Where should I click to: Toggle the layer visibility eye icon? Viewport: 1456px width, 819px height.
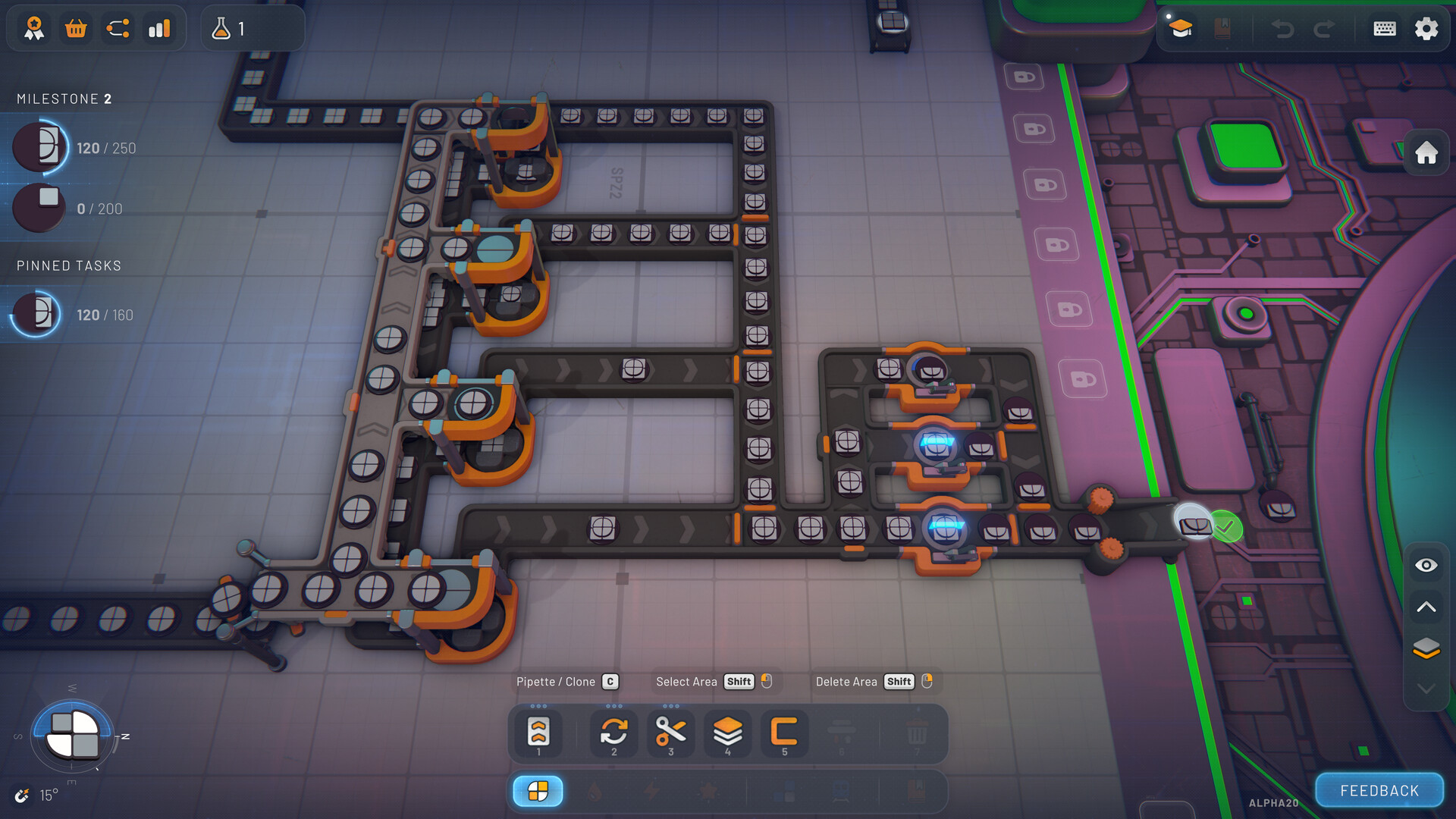coord(1426,565)
